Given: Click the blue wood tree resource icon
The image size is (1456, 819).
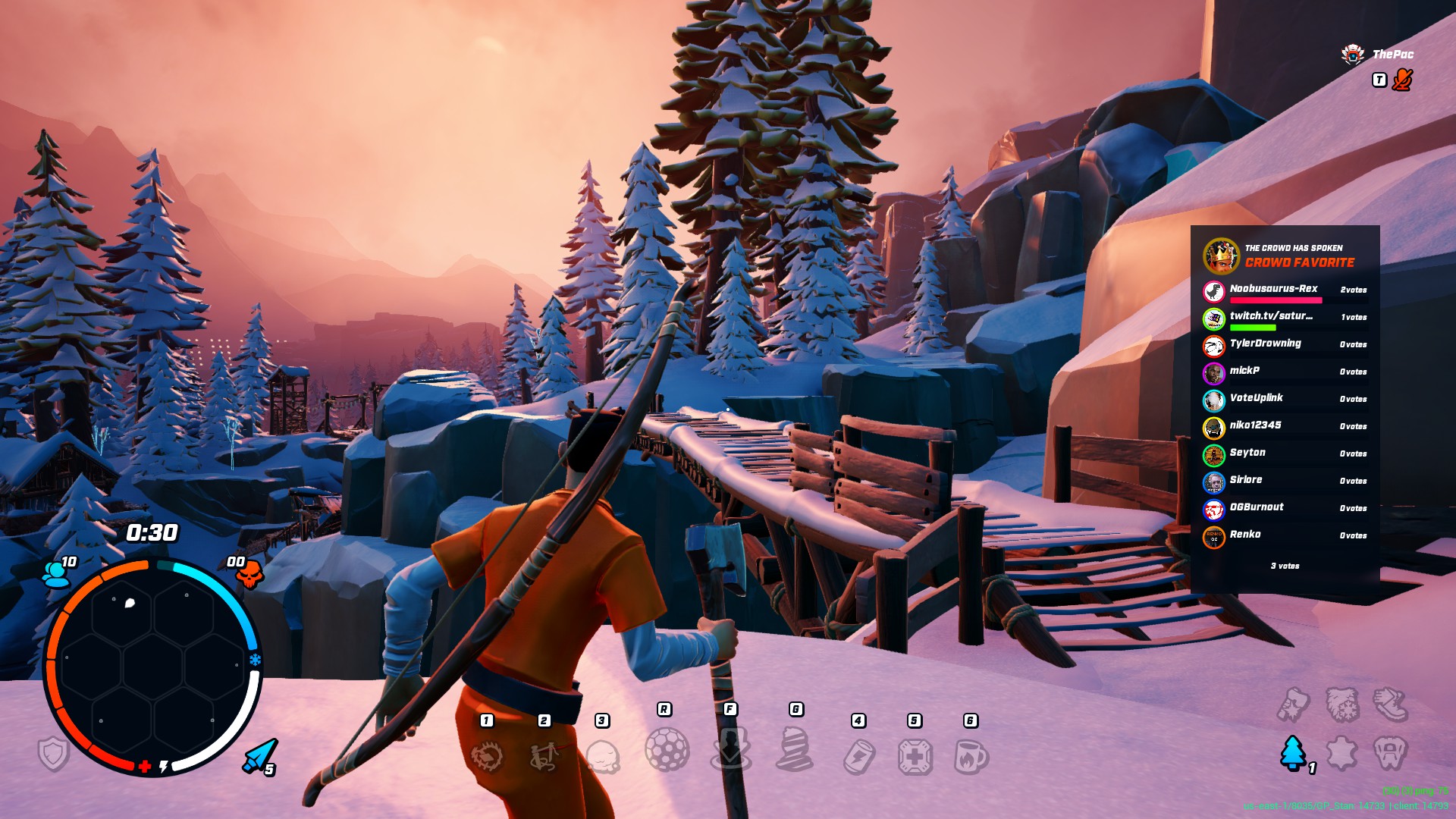Looking at the screenshot, I should point(1293,752).
